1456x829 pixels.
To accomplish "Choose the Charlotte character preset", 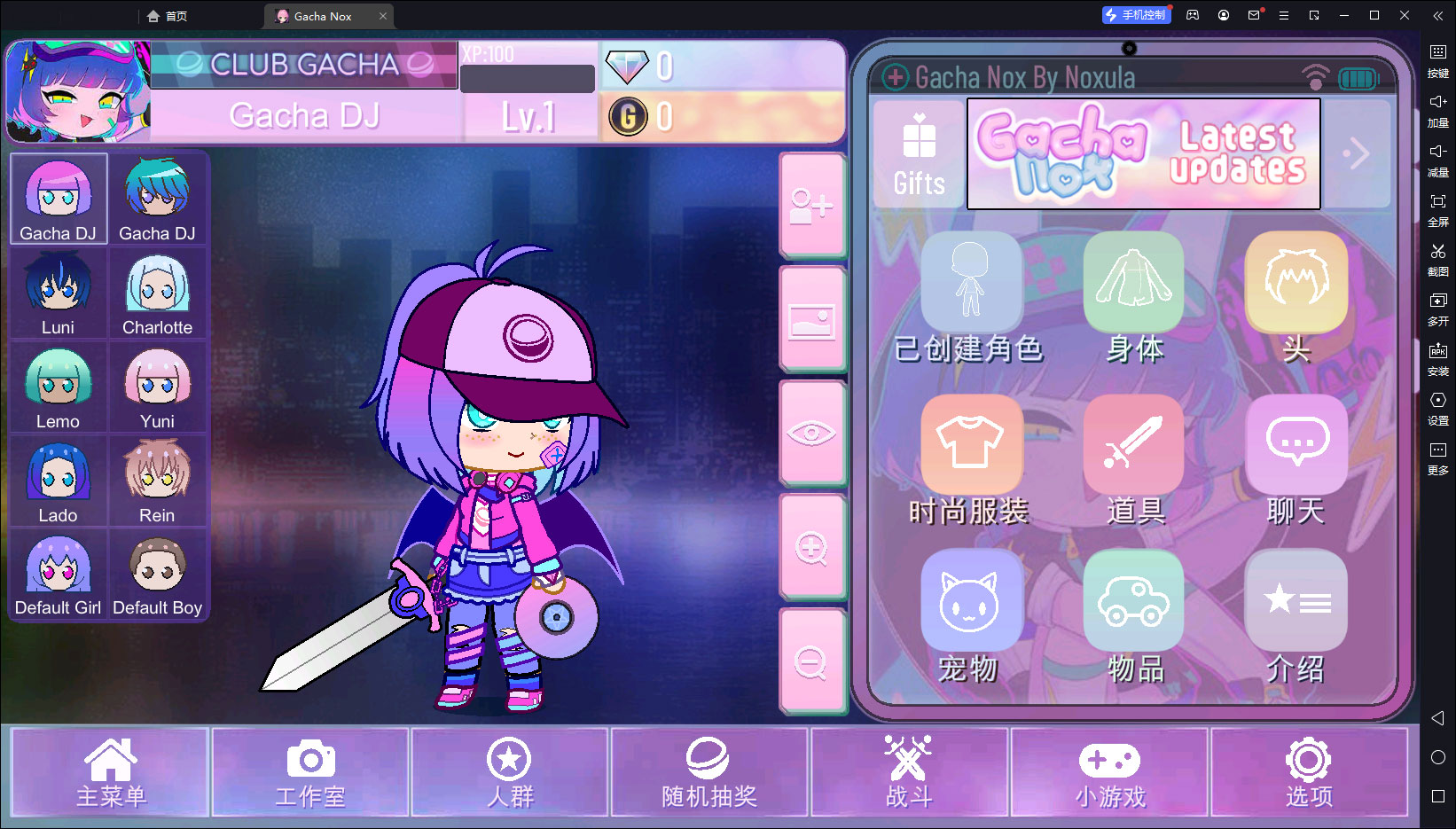I will 157,293.
